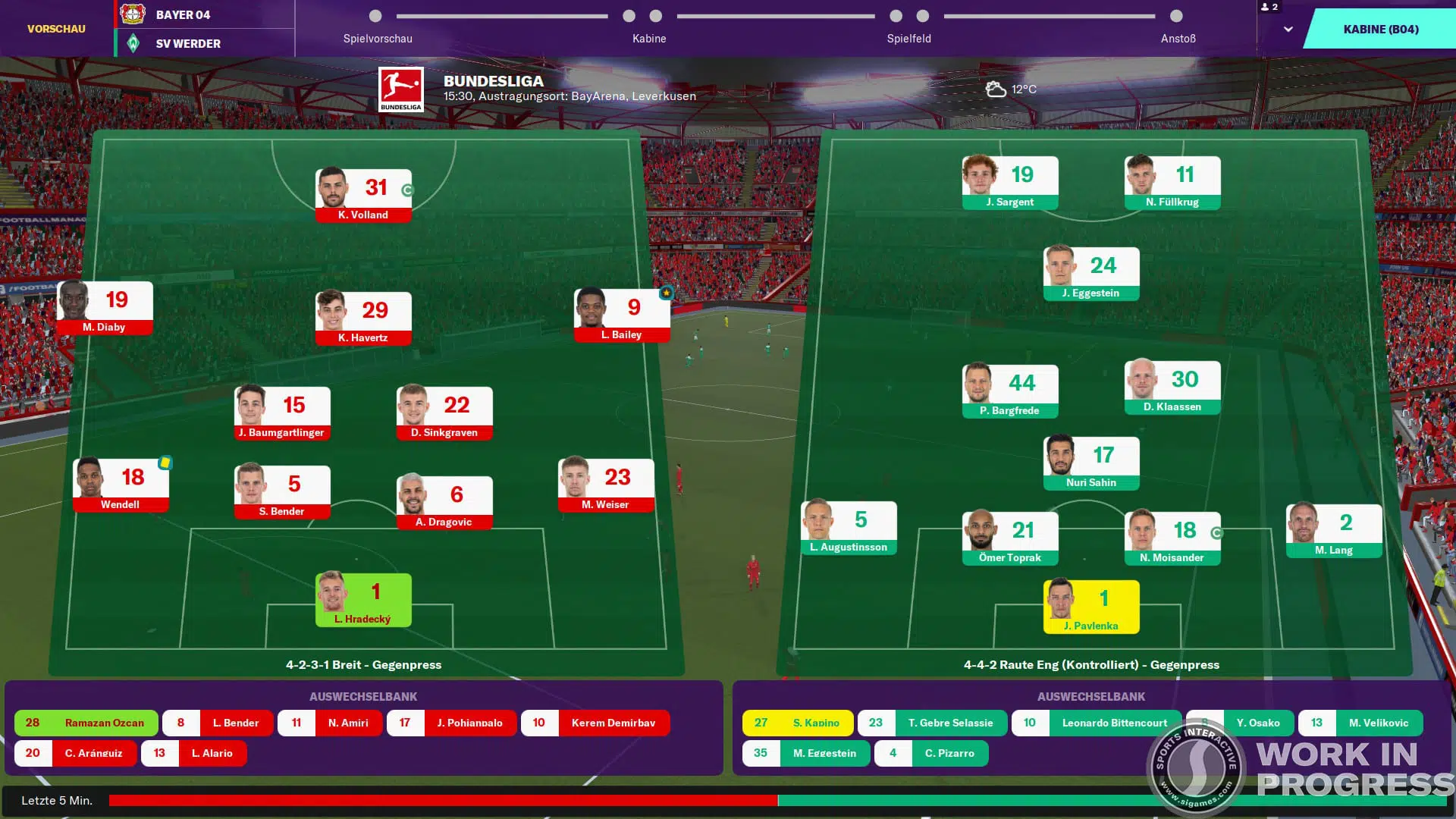Select J. Sargent's Werder card
Screen dimensions: 1456x819
[1010, 182]
